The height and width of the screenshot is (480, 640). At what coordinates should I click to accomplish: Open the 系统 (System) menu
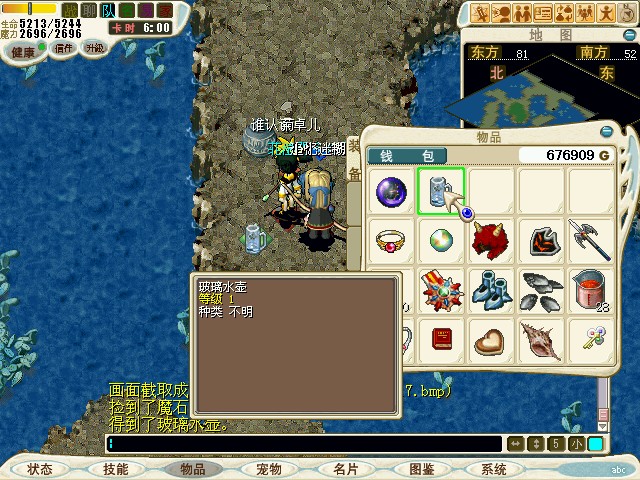[494, 469]
